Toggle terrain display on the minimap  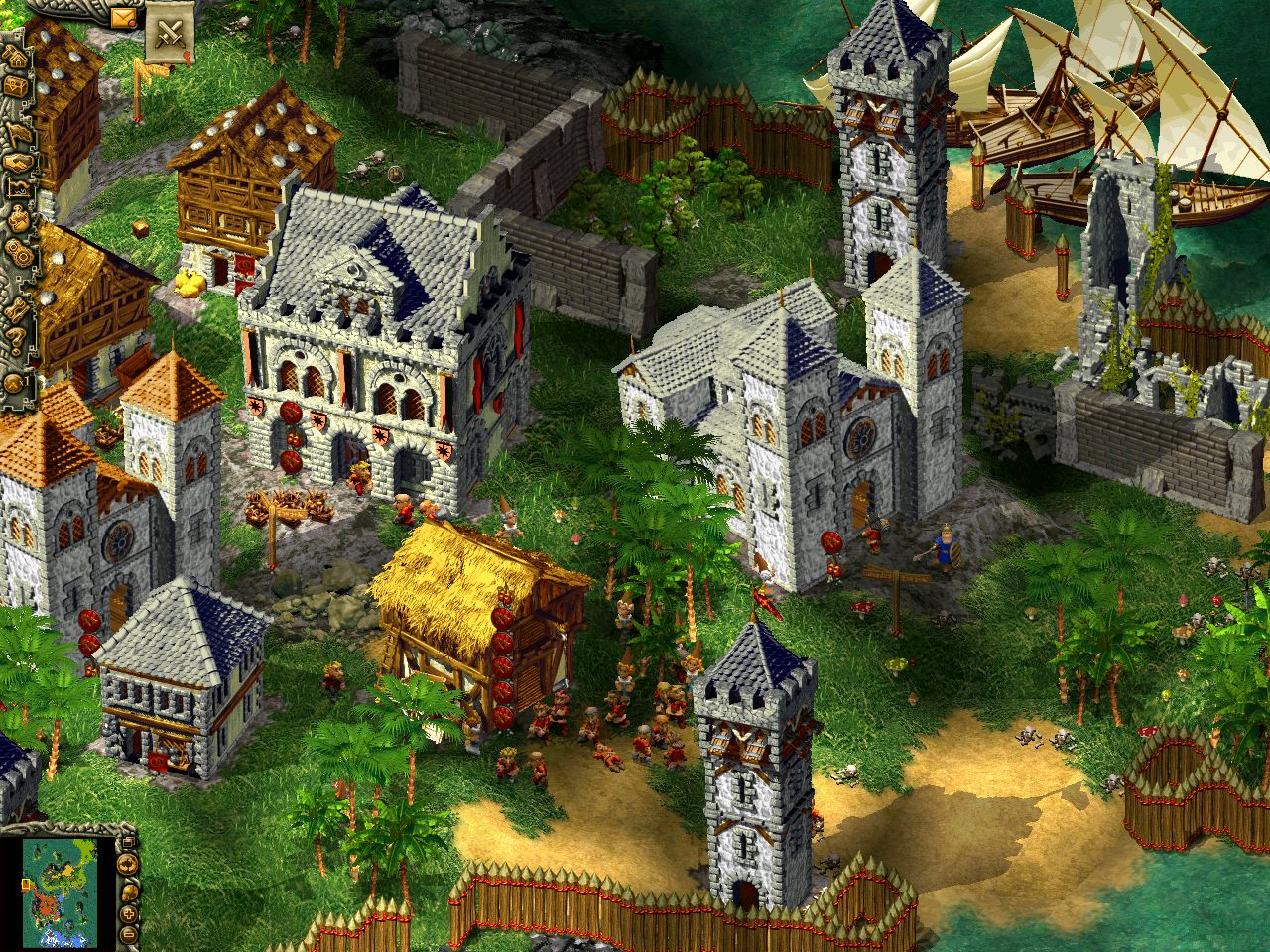(127, 864)
